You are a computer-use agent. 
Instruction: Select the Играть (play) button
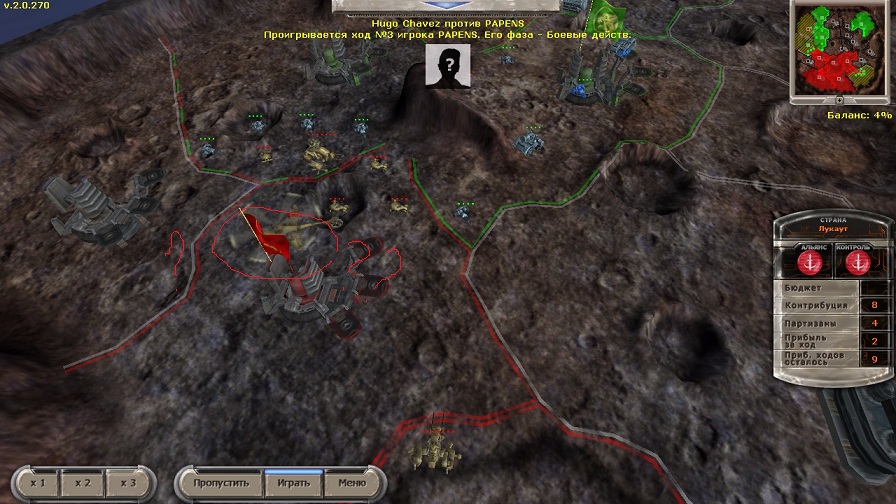[x=293, y=483]
